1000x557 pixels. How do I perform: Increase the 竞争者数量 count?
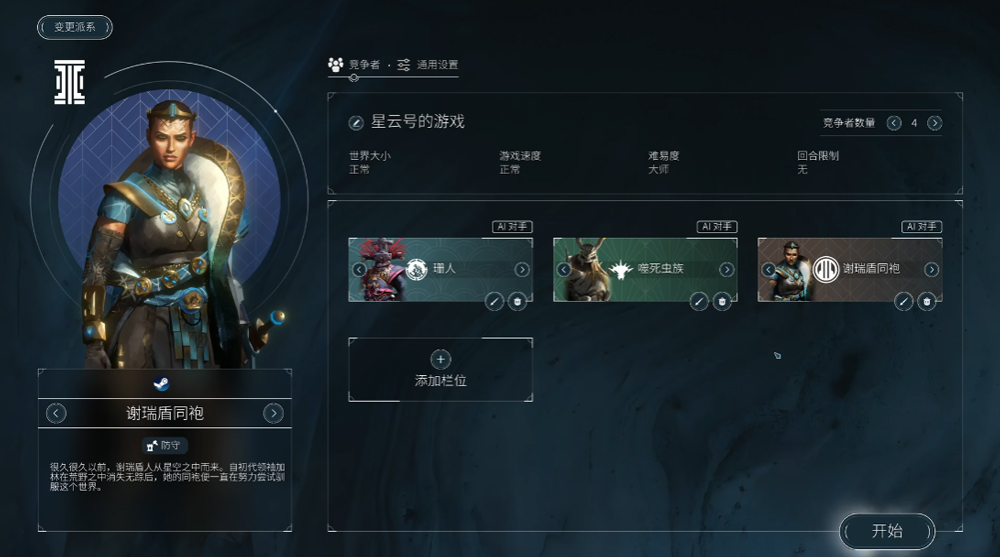(x=935, y=123)
